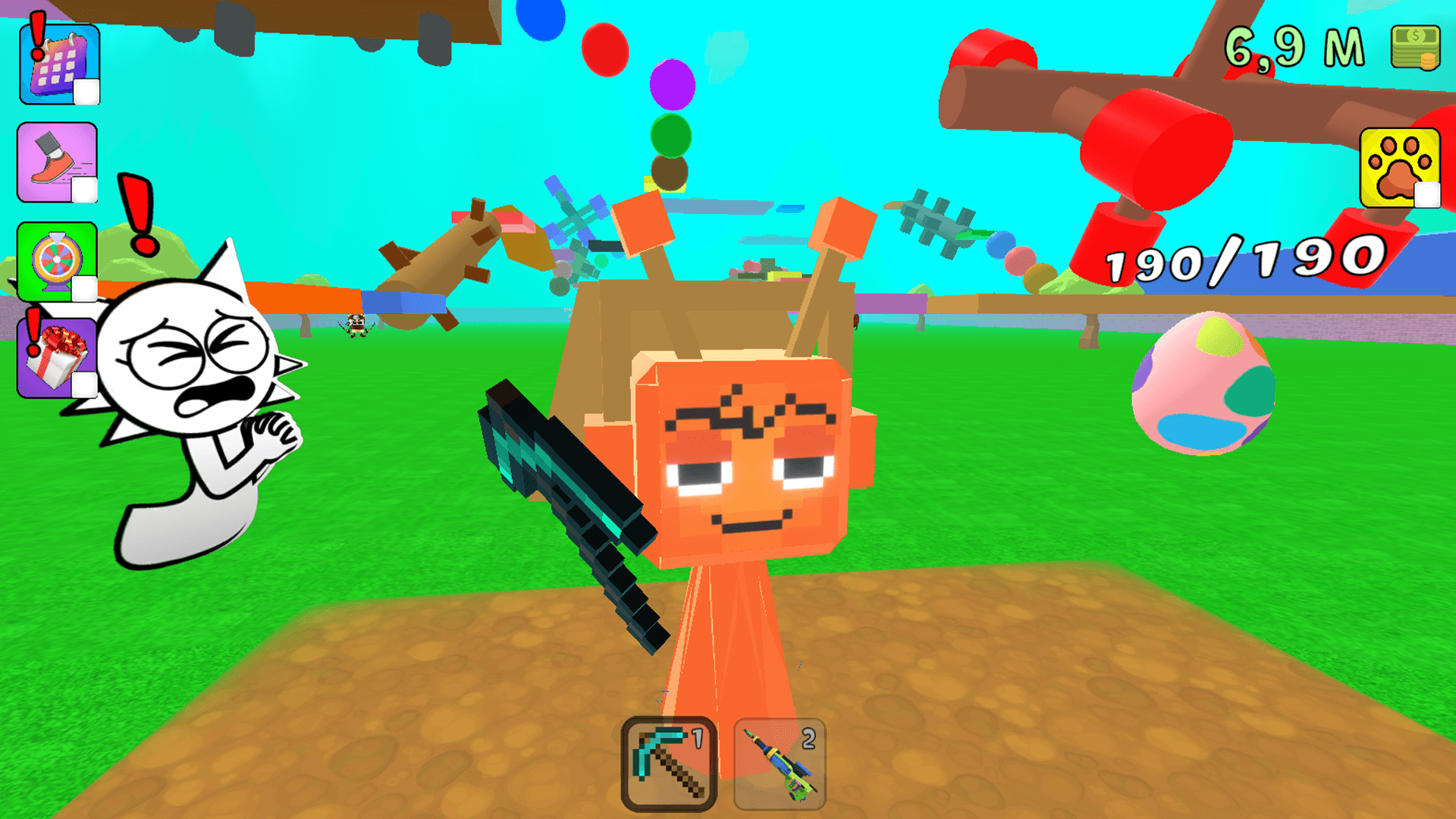Screen dimensions: 1456x819
Task: Open the gift rewards menu
Action: point(55,356)
